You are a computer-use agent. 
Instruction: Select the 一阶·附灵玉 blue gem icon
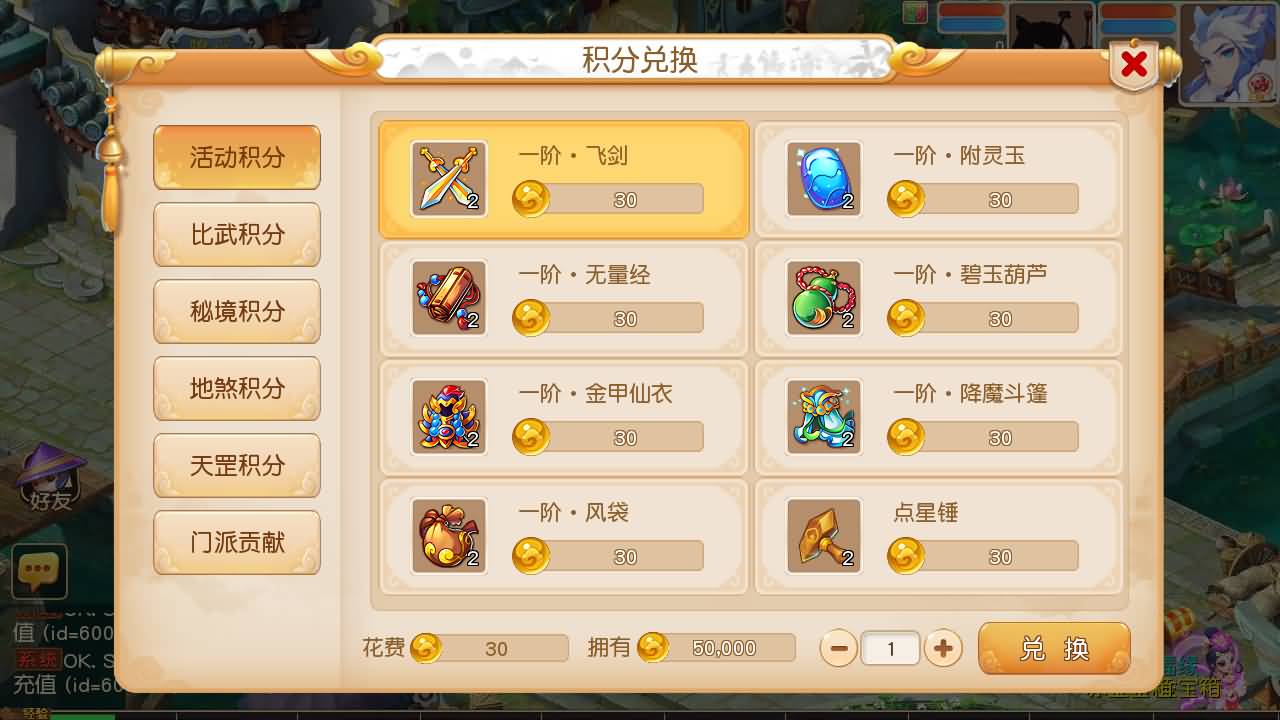pyautogui.click(x=823, y=178)
